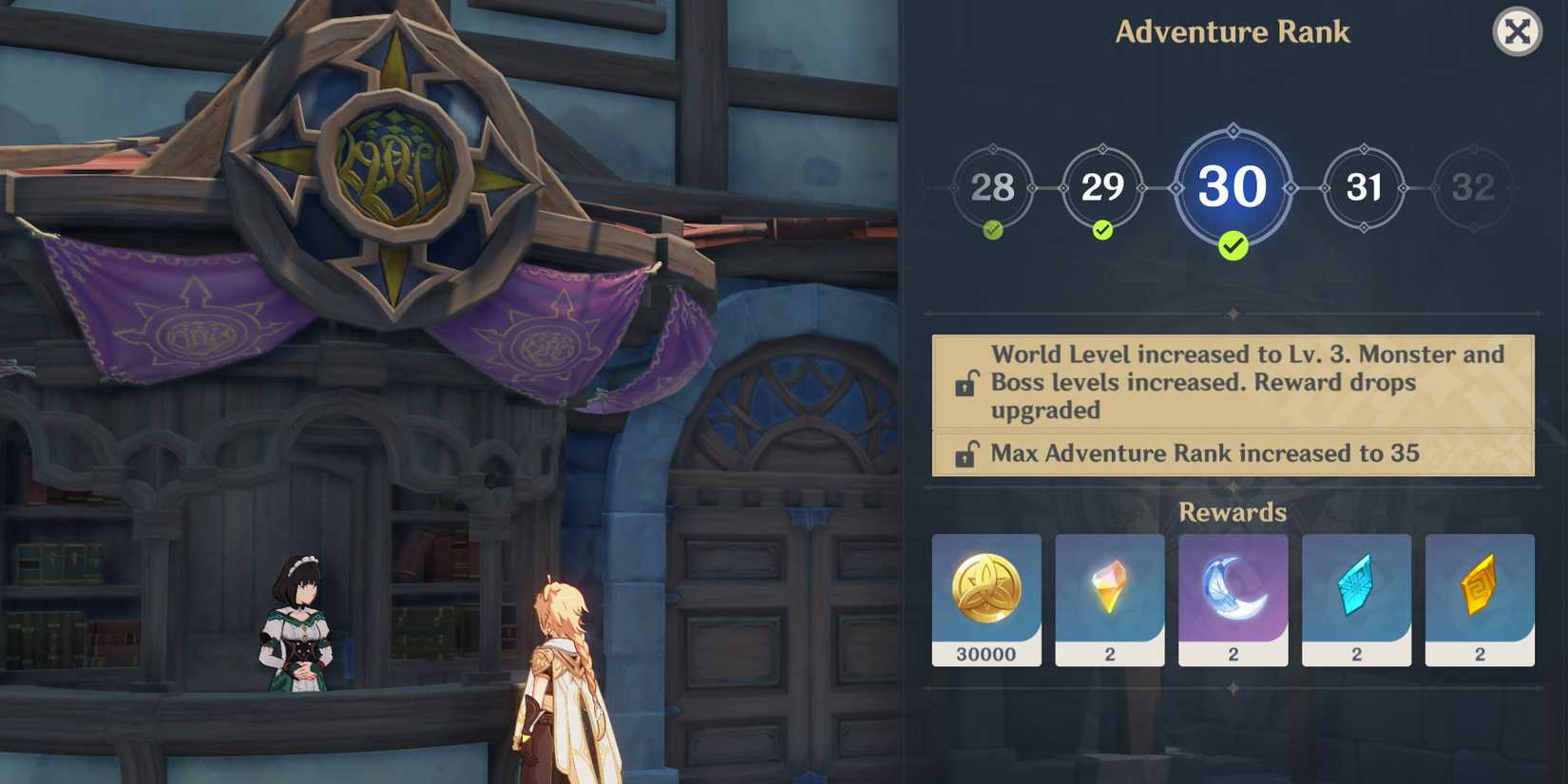Click the padlock next to Max Adventure Rank text
This screenshot has width=1568, height=784.
pyautogui.click(x=966, y=453)
